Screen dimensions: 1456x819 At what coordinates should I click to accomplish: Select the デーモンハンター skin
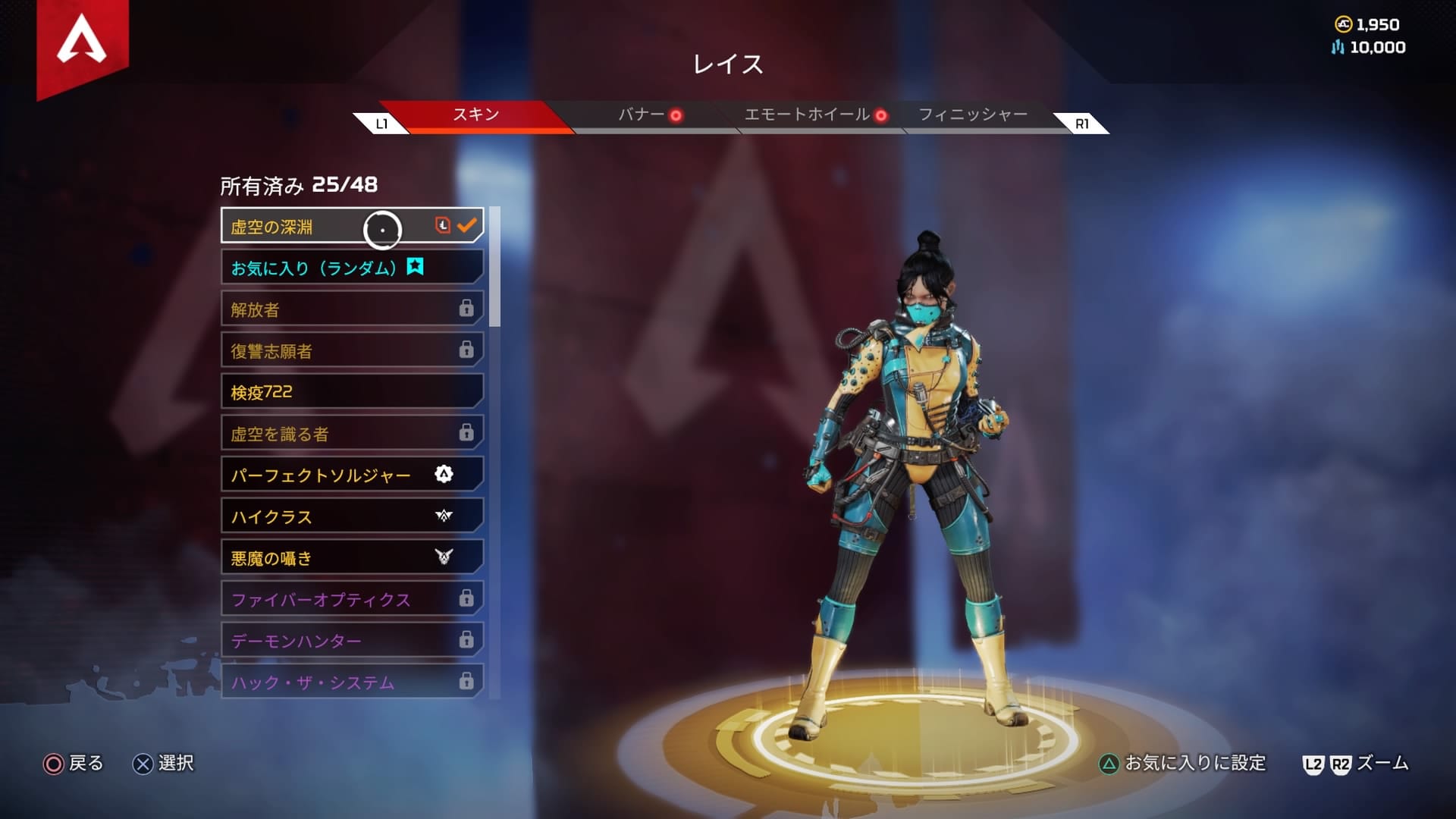pyautogui.click(x=351, y=642)
